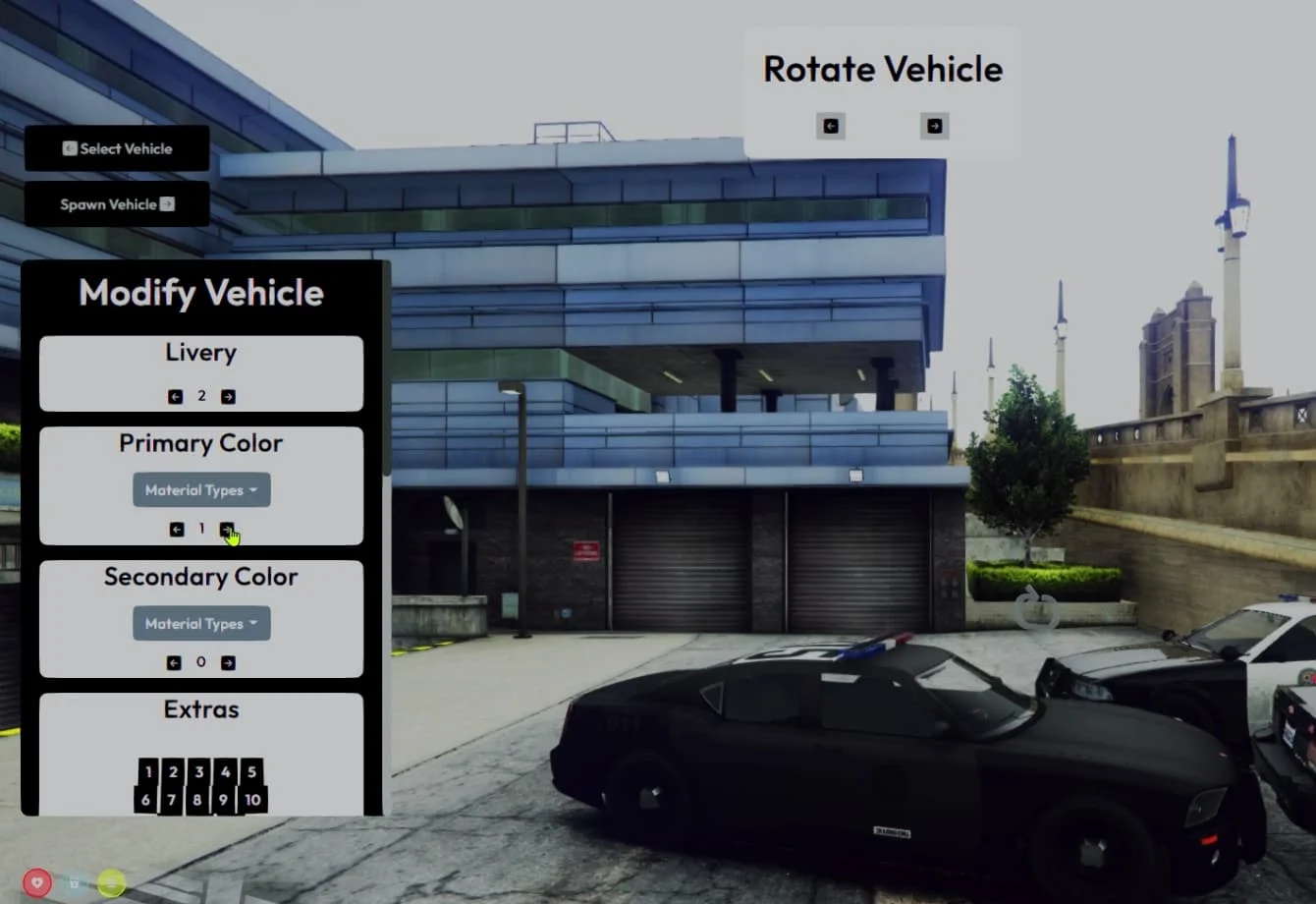Toggle vehicle extra number 1
Viewport: 1316px width, 904px height.
(148, 772)
